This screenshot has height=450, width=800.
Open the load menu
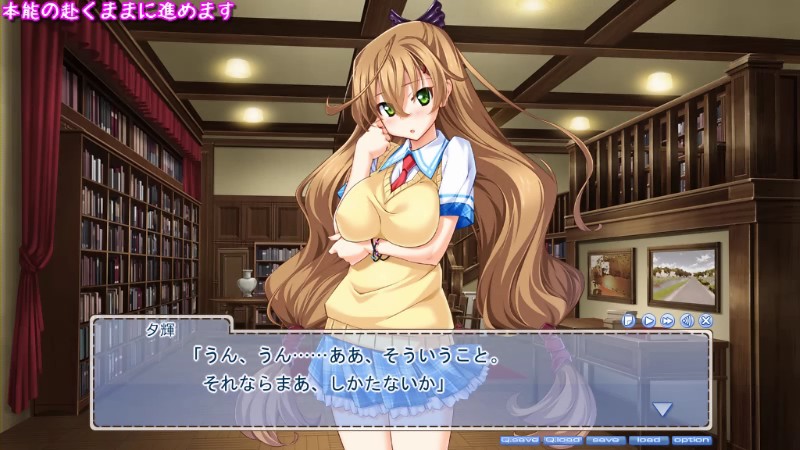click(647, 439)
